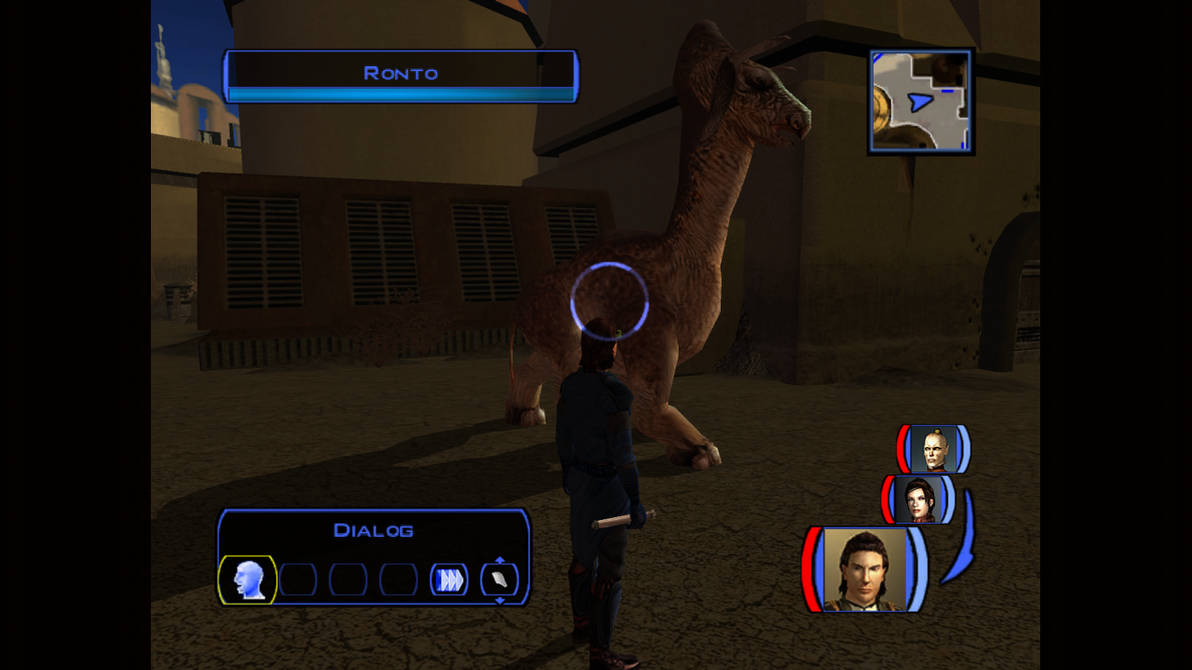1192x670 pixels.
Task: Open the minimap
Action: 920,101
